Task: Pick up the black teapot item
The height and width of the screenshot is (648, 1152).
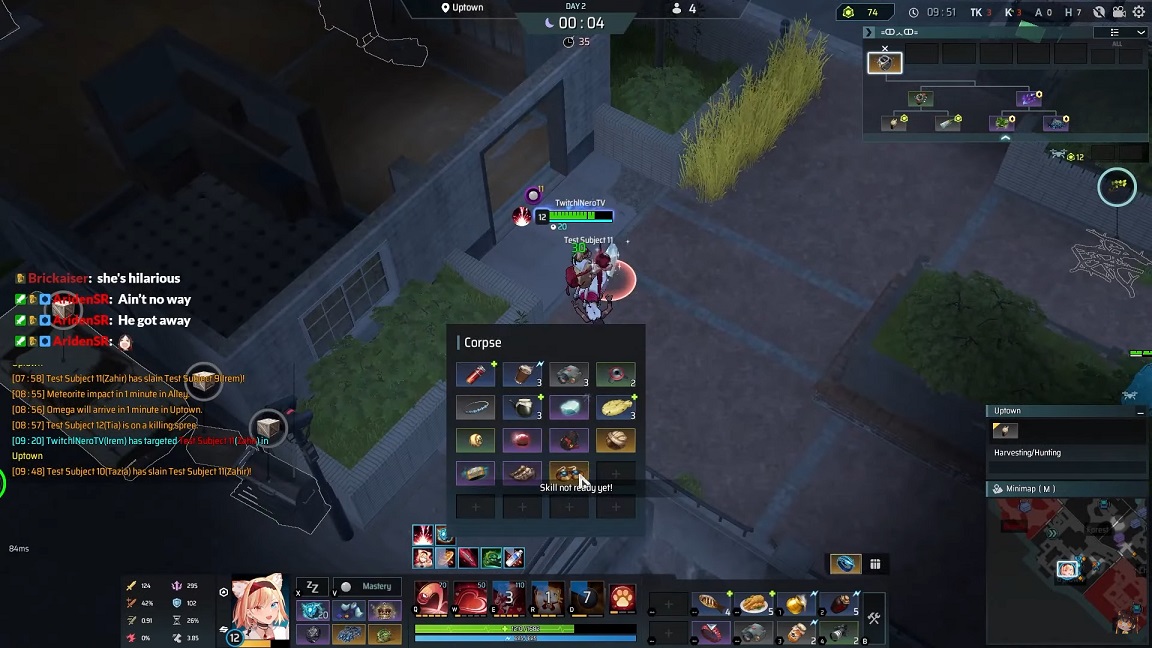Action: point(522,407)
